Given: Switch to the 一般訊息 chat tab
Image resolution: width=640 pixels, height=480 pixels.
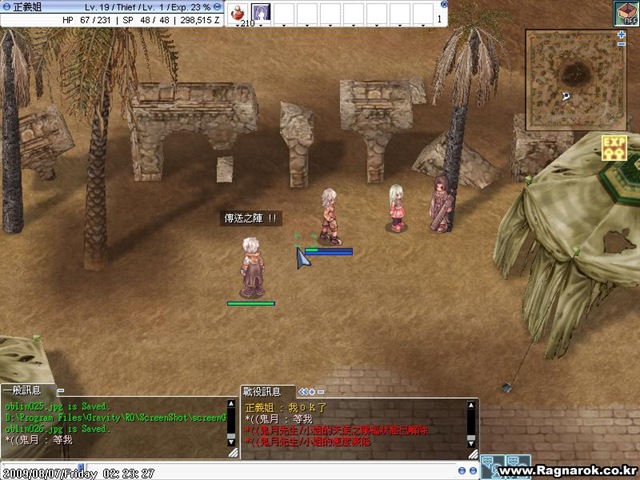Looking at the screenshot, I should 22,390.
